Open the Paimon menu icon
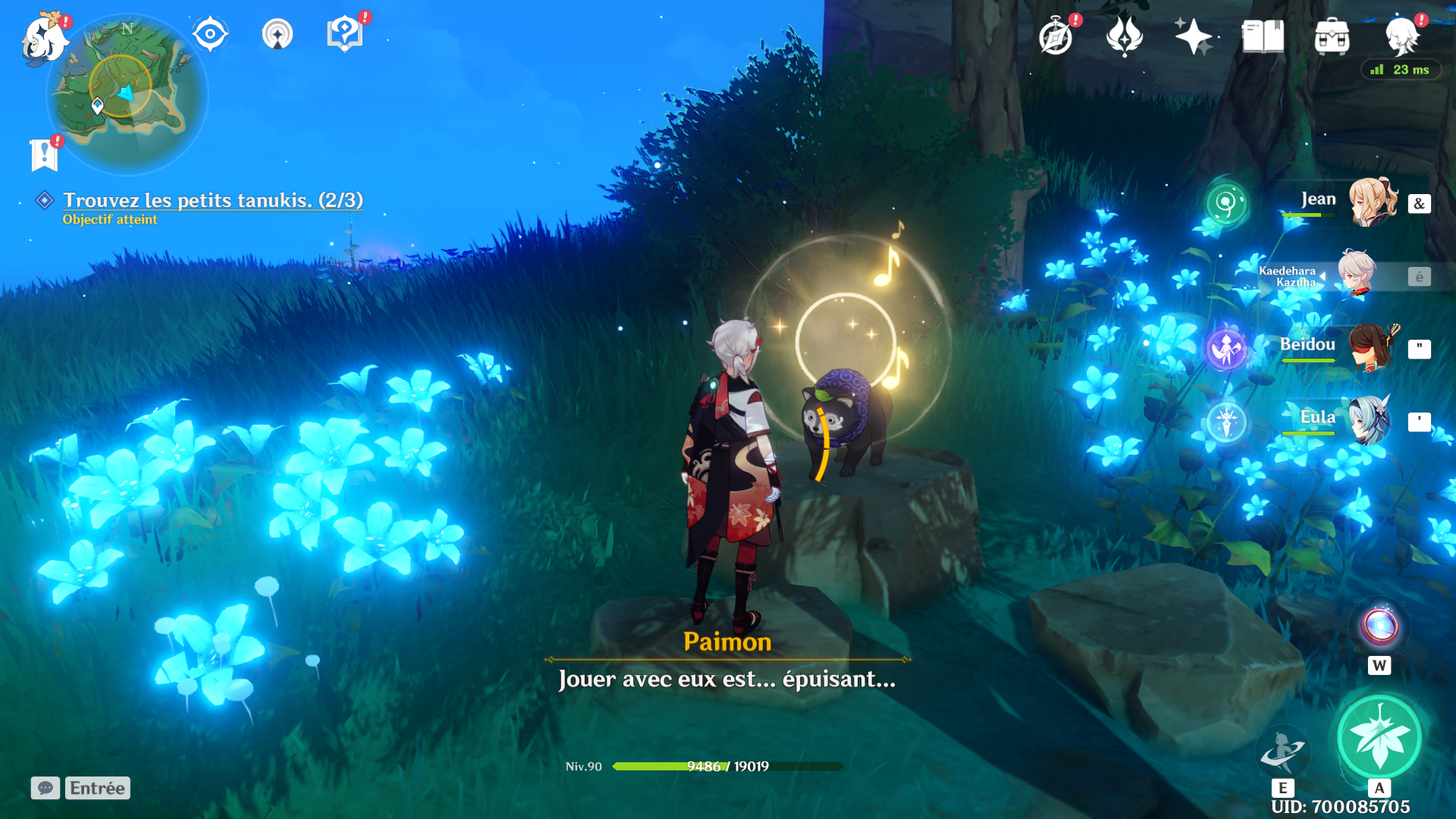This screenshot has height=819, width=1456. [x=43, y=38]
